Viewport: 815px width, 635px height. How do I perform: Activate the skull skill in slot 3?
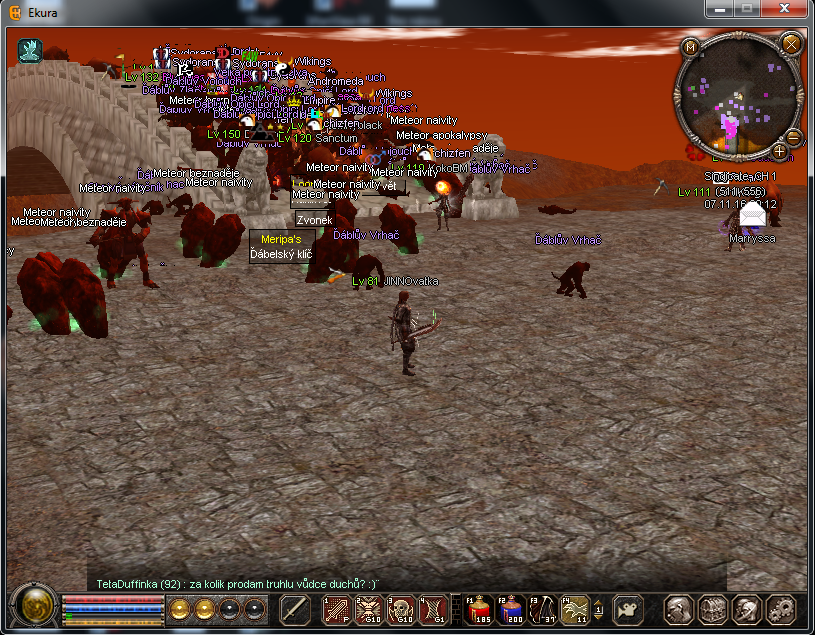coord(401,608)
